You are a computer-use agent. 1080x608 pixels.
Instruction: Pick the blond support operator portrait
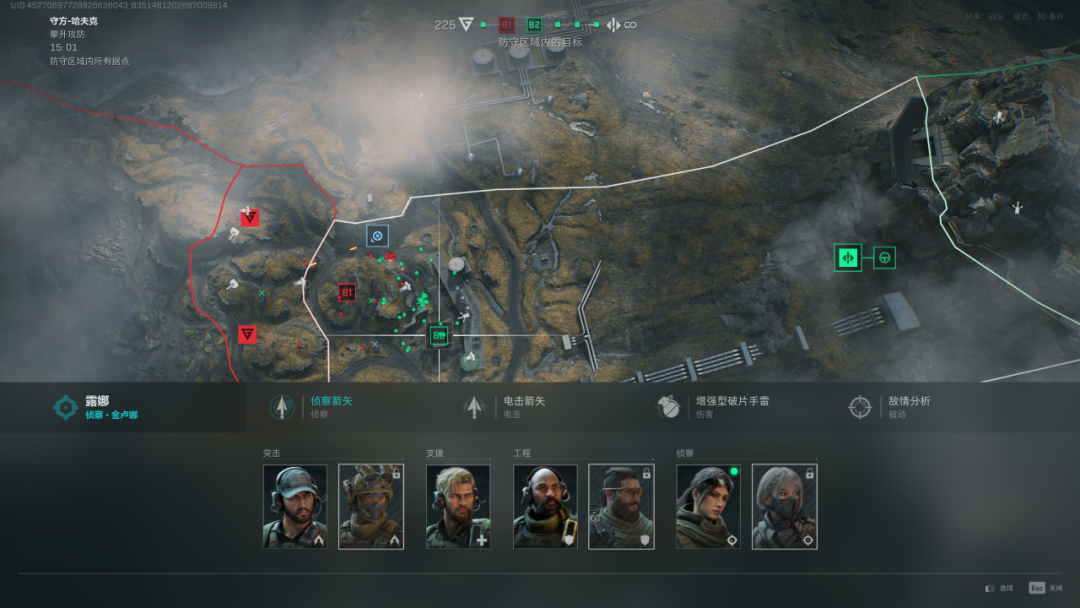pyautogui.click(x=458, y=506)
